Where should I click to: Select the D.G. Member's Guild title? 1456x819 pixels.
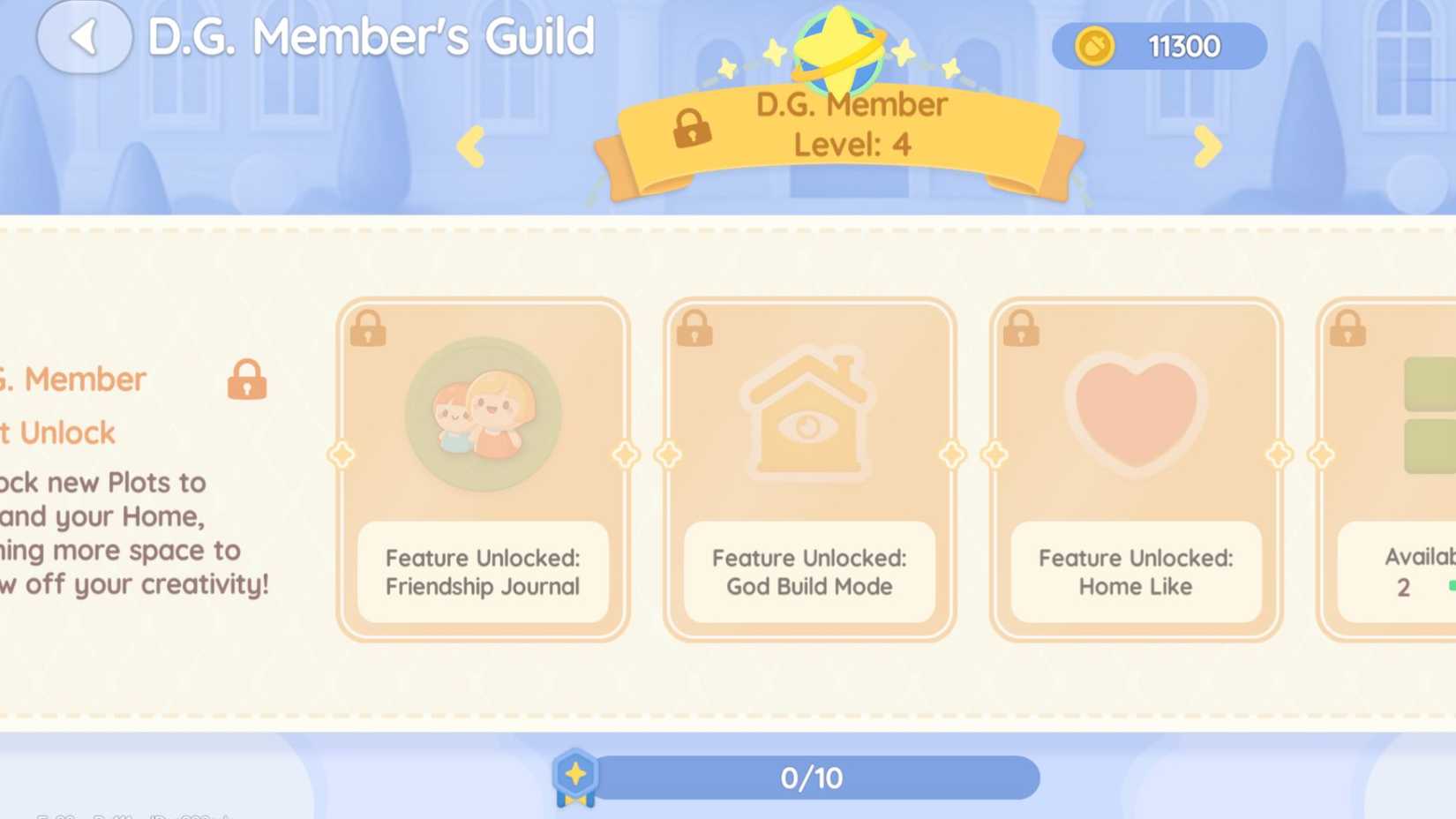click(371, 37)
